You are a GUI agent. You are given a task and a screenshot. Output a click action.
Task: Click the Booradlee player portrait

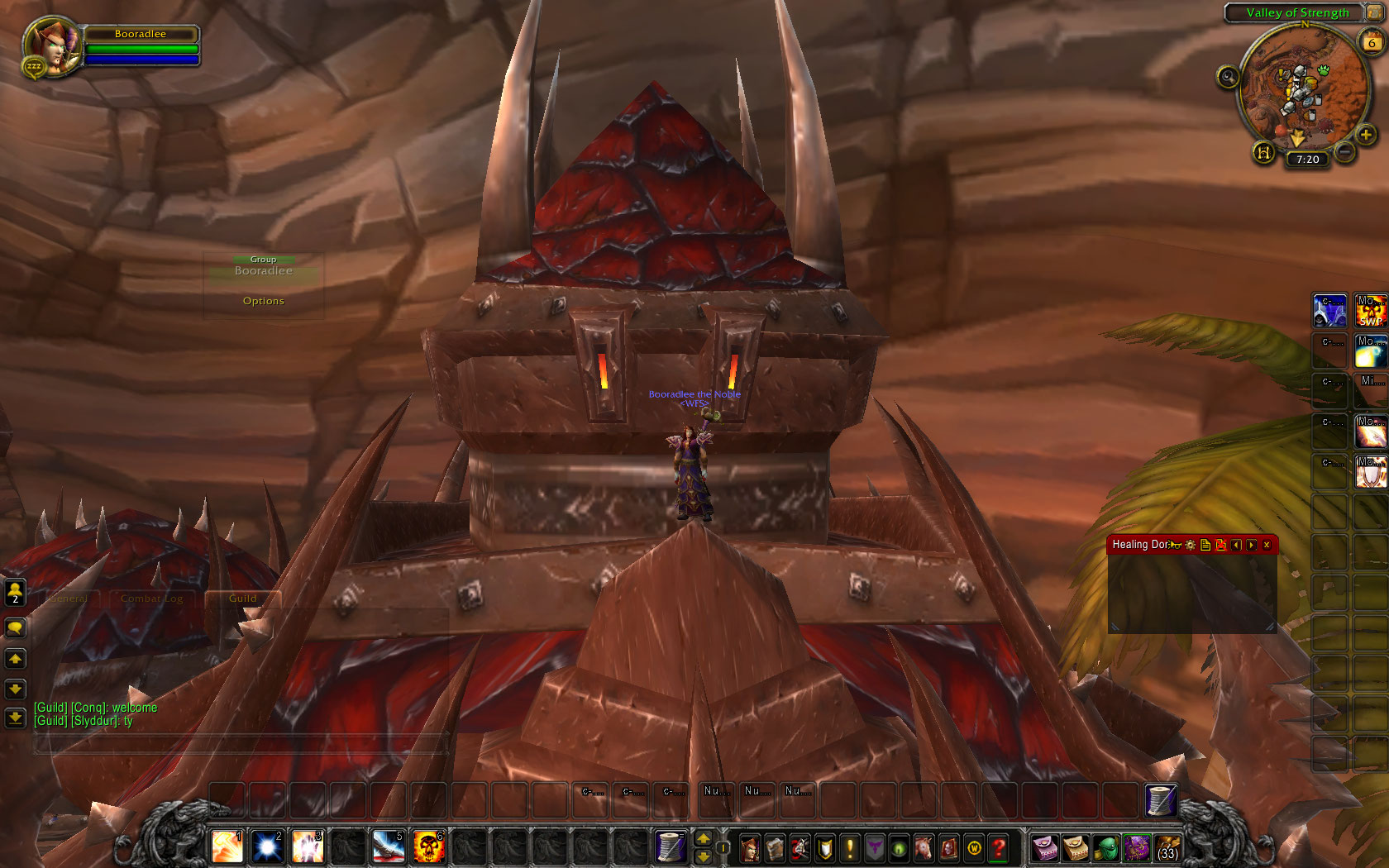[52, 47]
